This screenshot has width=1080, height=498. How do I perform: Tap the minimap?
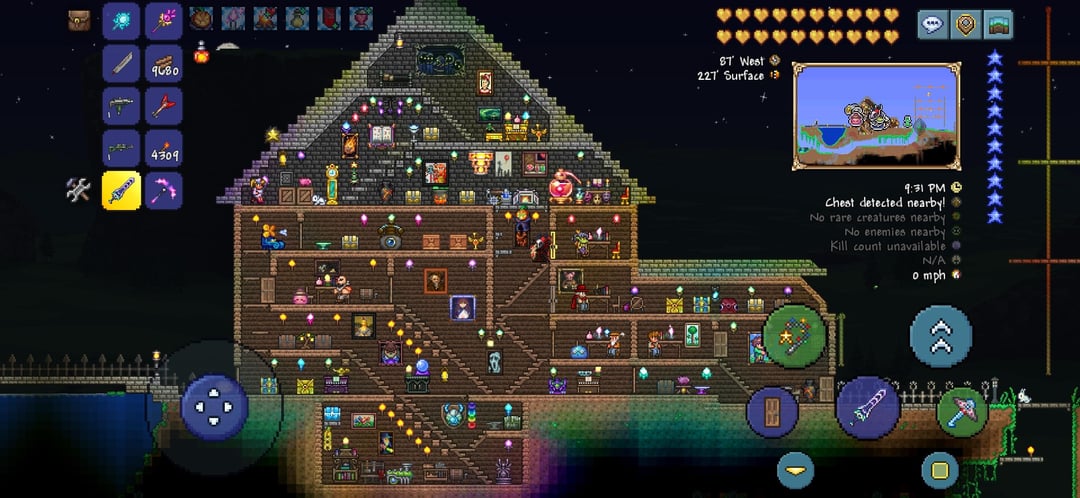click(876, 115)
